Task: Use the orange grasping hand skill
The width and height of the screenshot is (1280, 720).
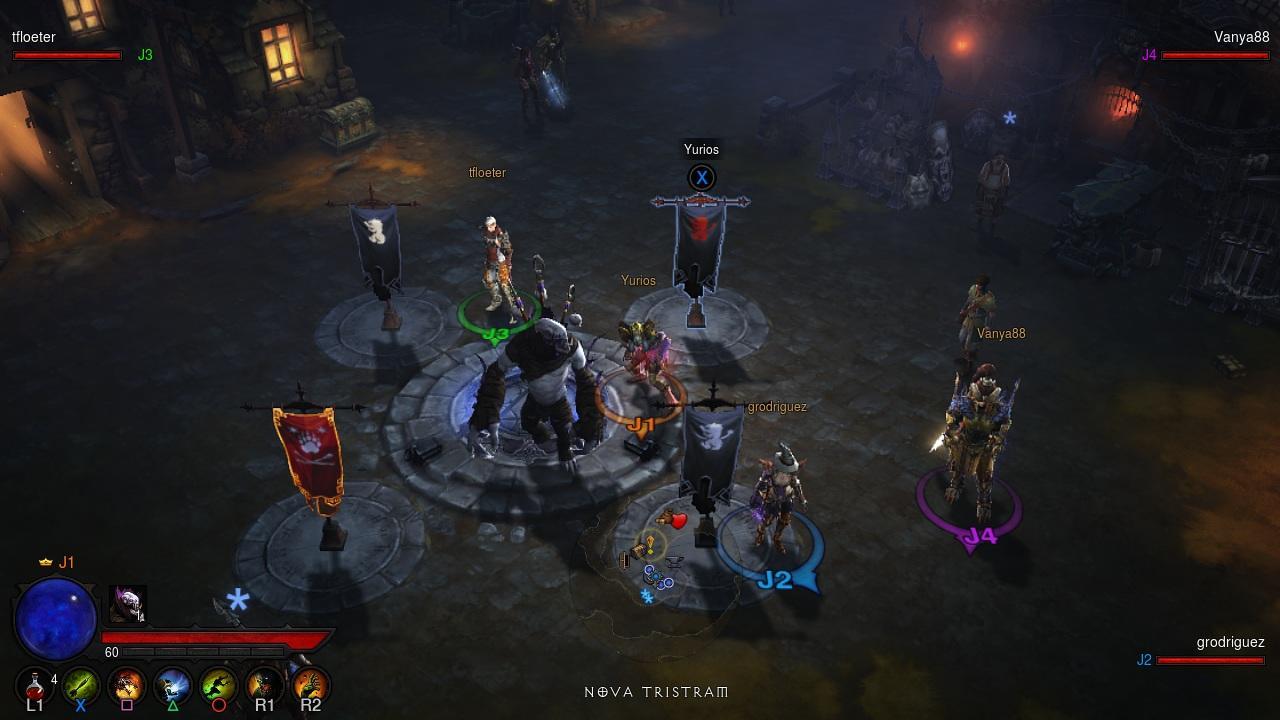Action: [310, 686]
